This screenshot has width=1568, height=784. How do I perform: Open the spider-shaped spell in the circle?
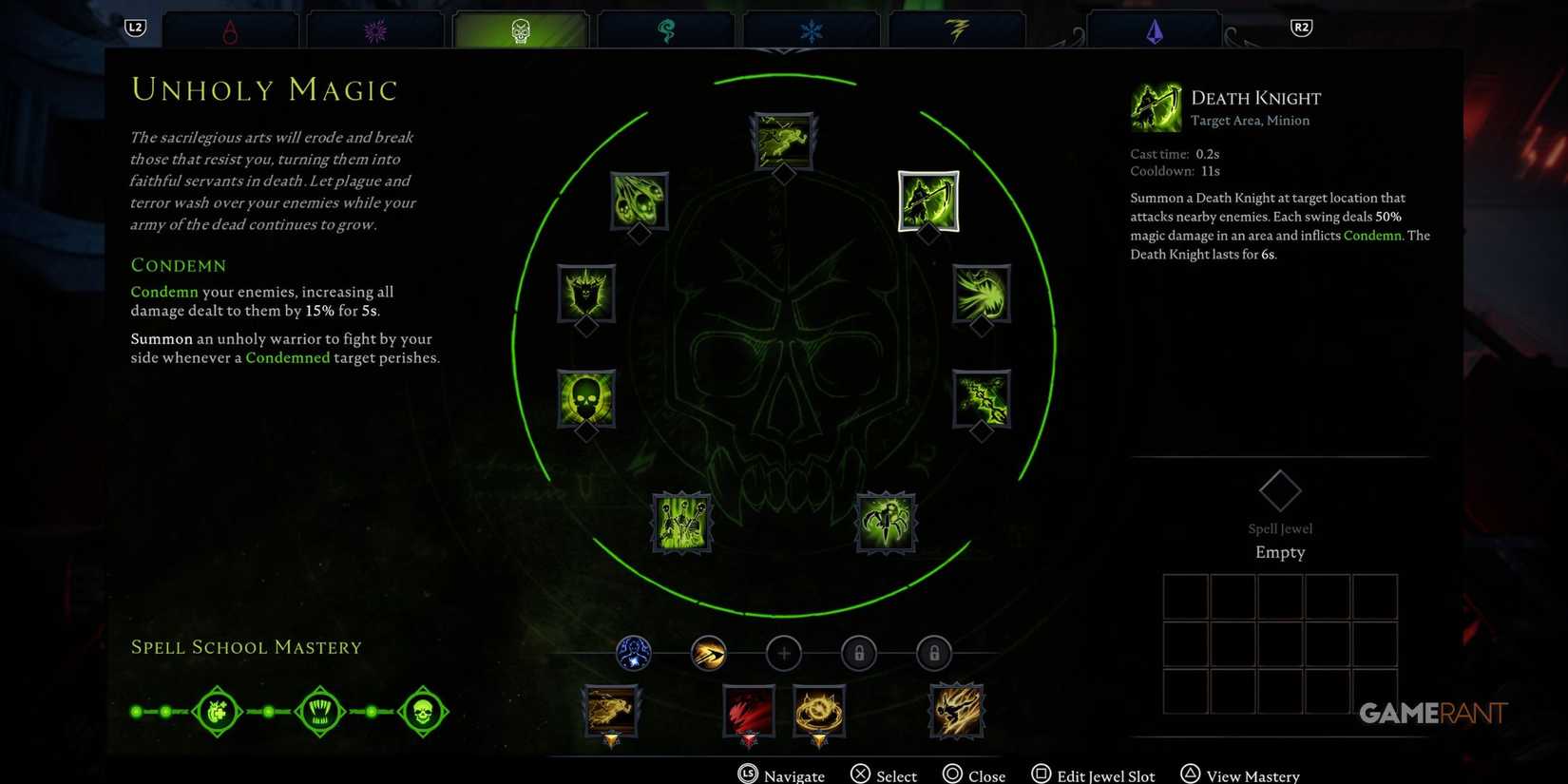coord(885,521)
